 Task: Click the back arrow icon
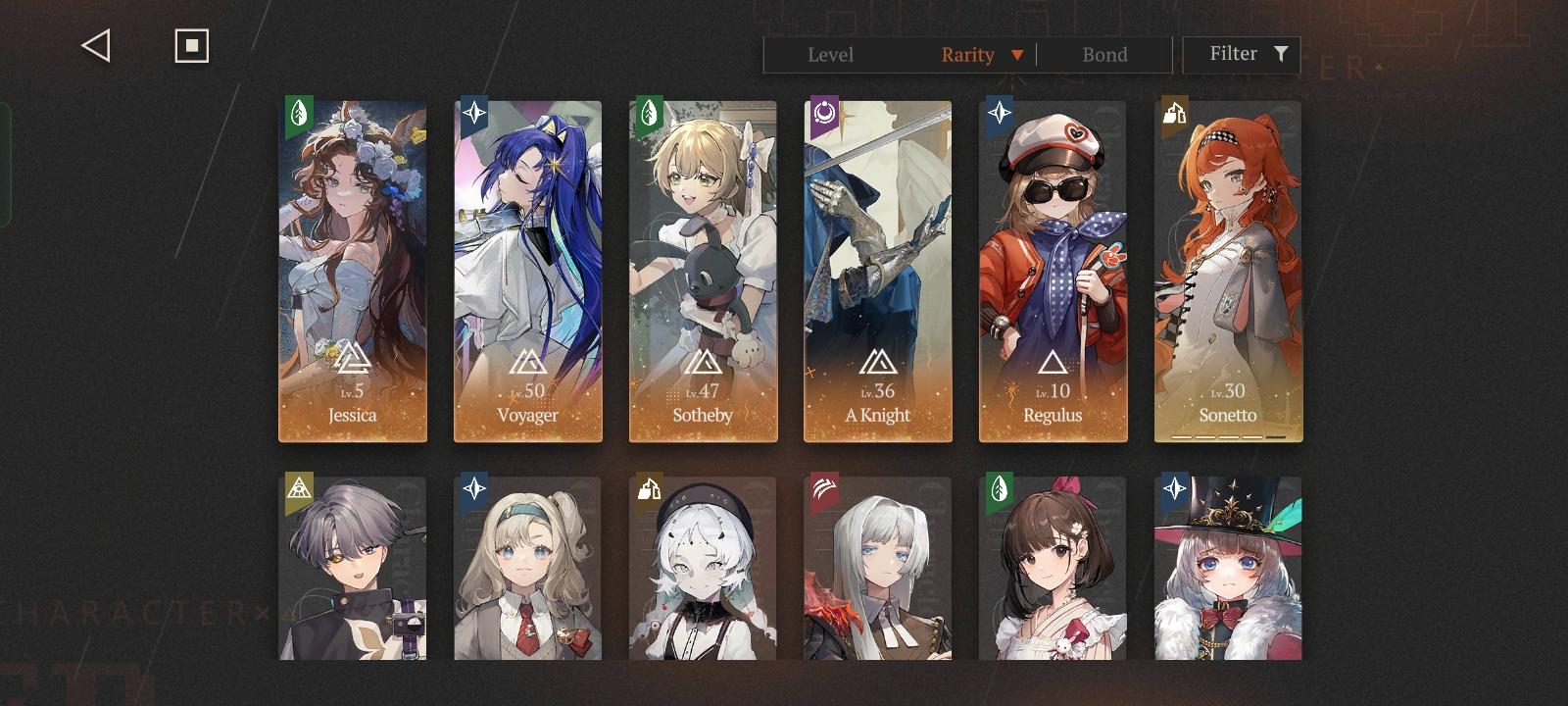coord(94,45)
